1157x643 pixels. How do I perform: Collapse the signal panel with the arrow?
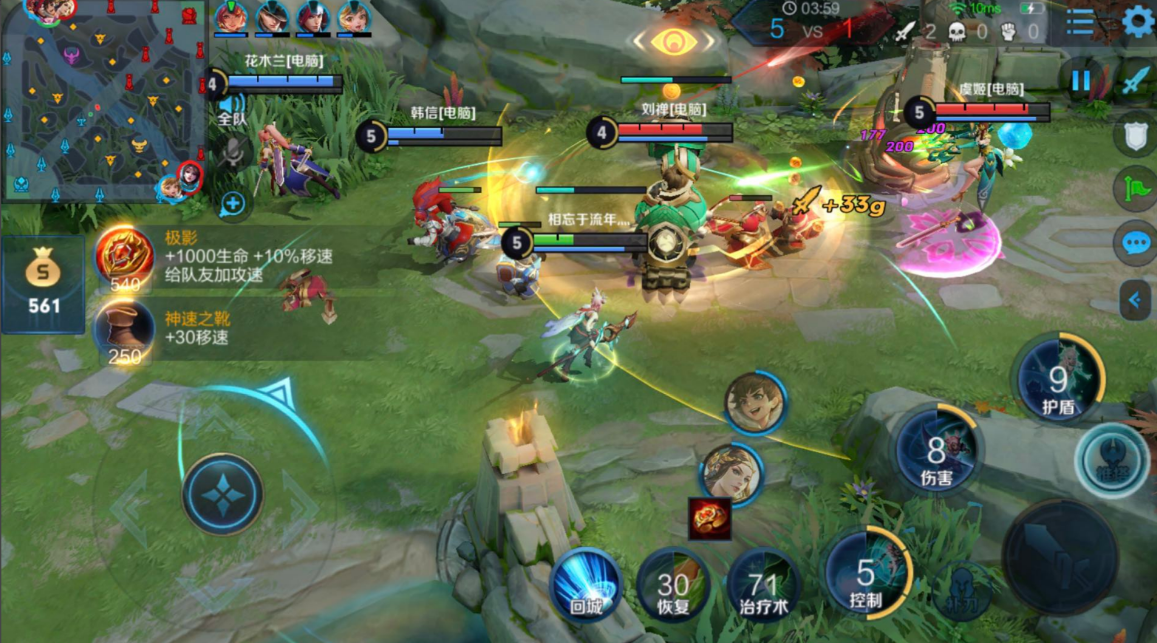[1135, 297]
